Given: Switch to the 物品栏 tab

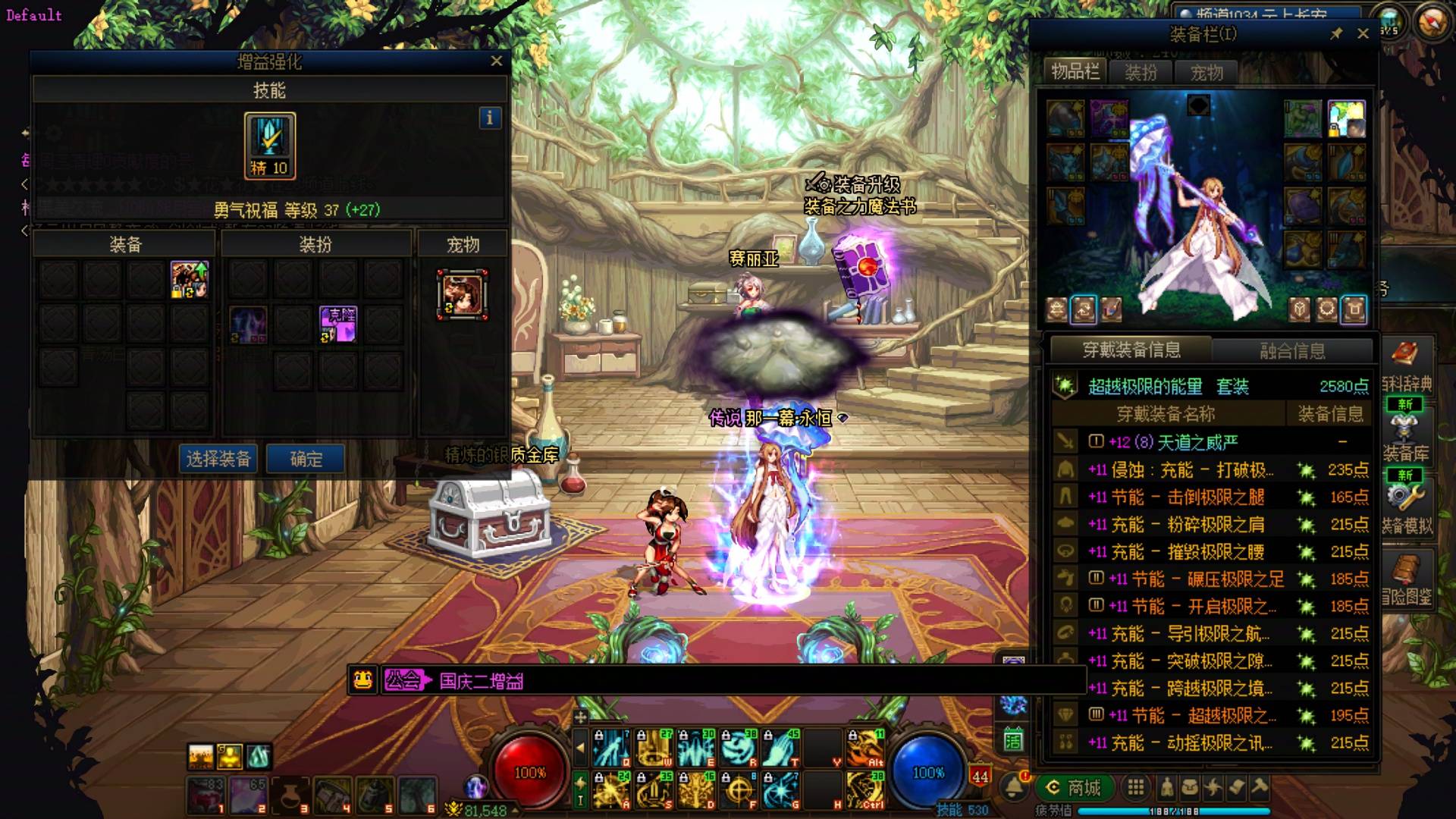Looking at the screenshot, I should point(1075,72).
